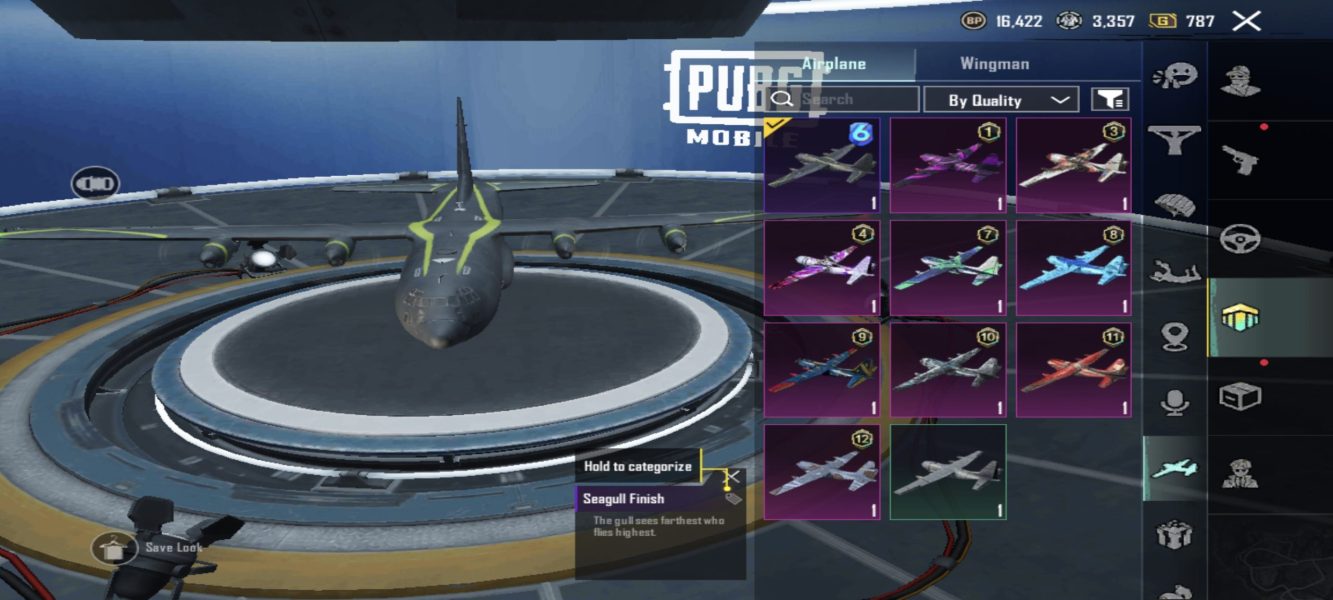This screenshot has height=600, width=1333.
Task: Switch to the Wingman tab
Action: pos(994,64)
